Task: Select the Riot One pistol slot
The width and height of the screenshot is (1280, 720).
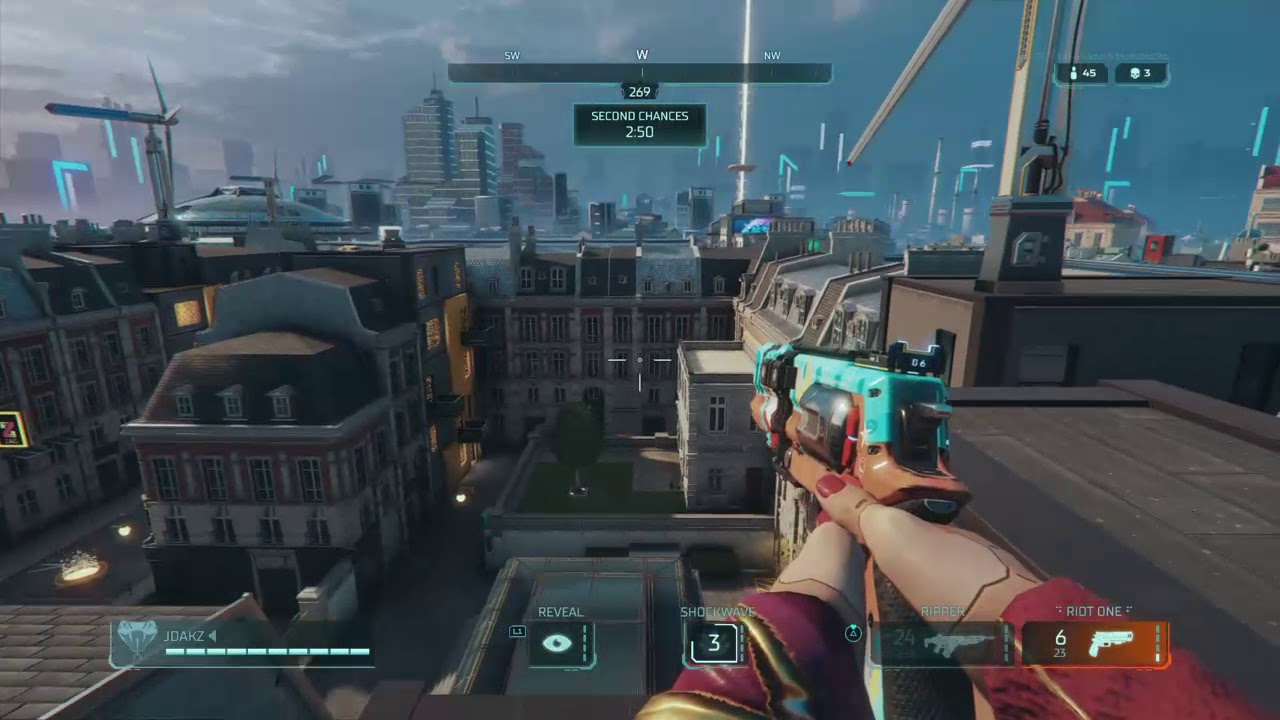Action: coord(1094,643)
